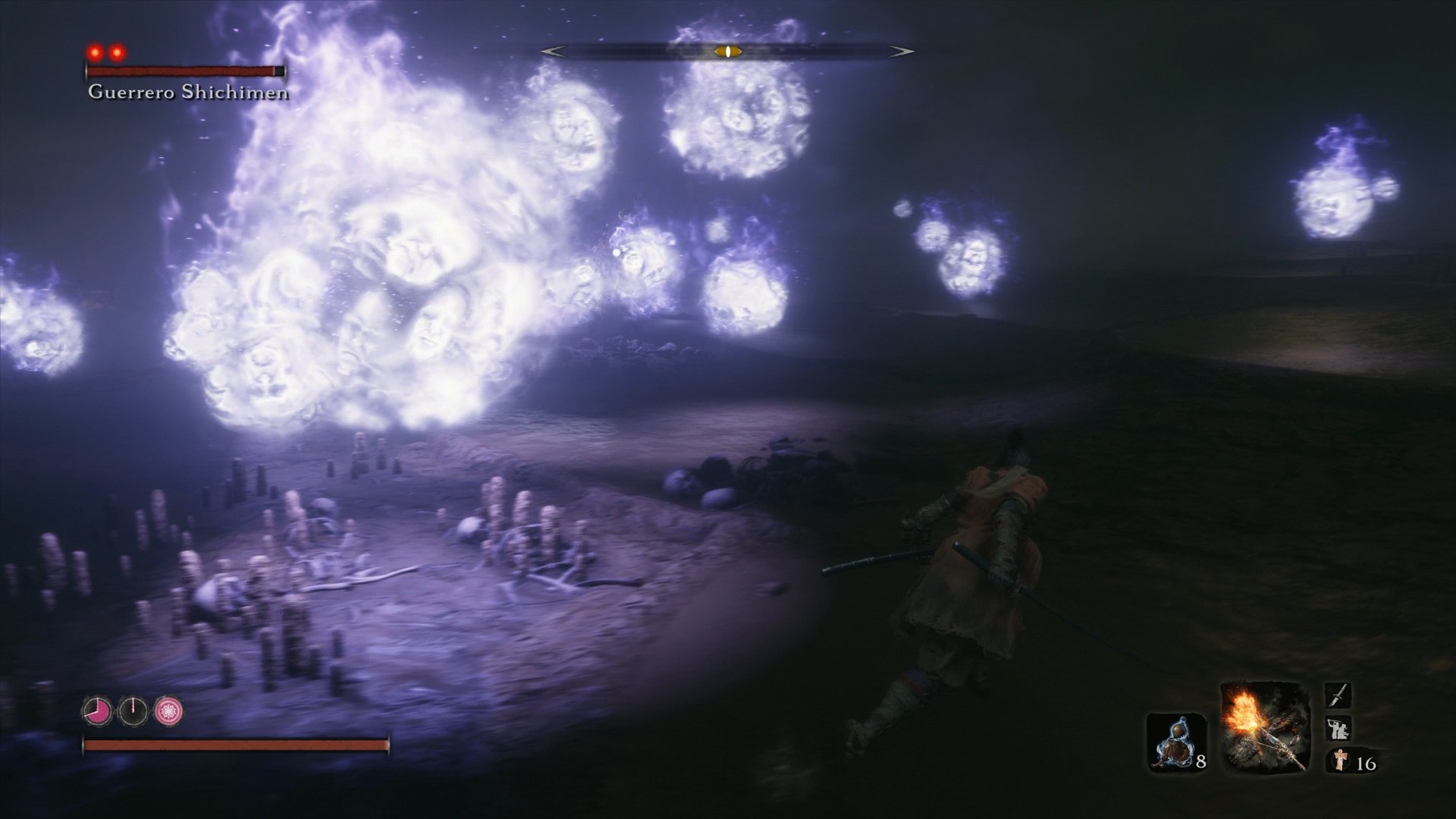Click the empty circular status timer icon
Image resolution: width=1456 pixels, height=819 pixels.
click(x=133, y=710)
